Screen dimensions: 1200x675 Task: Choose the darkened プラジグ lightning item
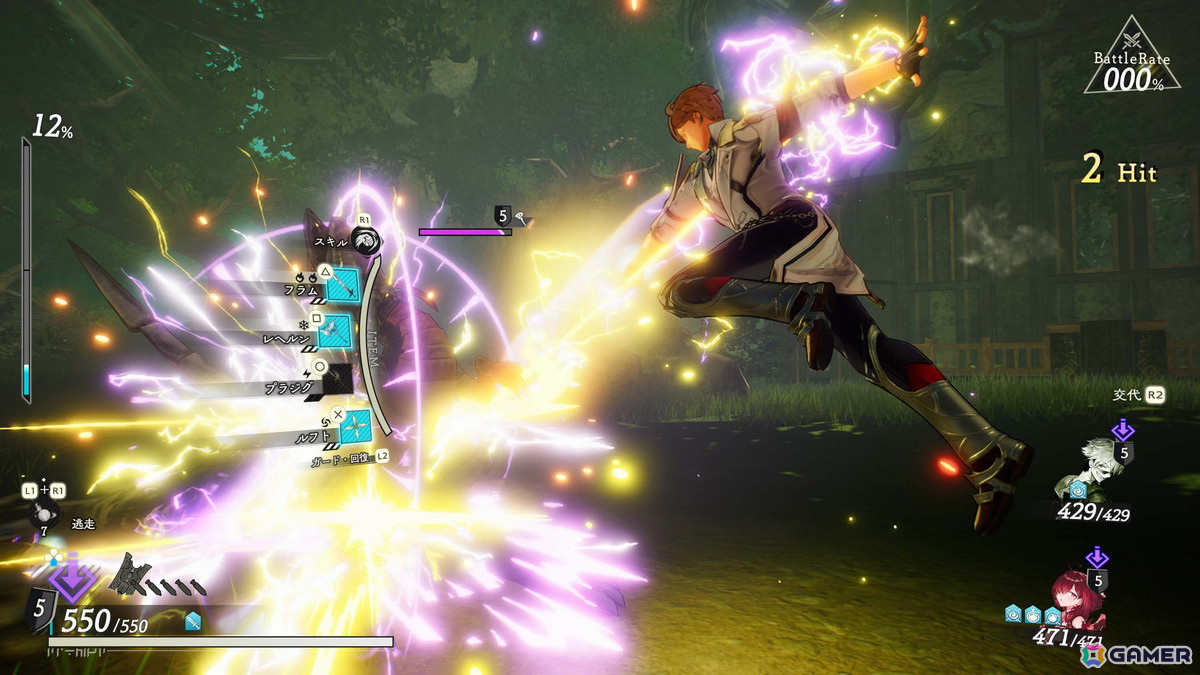pyautogui.click(x=337, y=377)
